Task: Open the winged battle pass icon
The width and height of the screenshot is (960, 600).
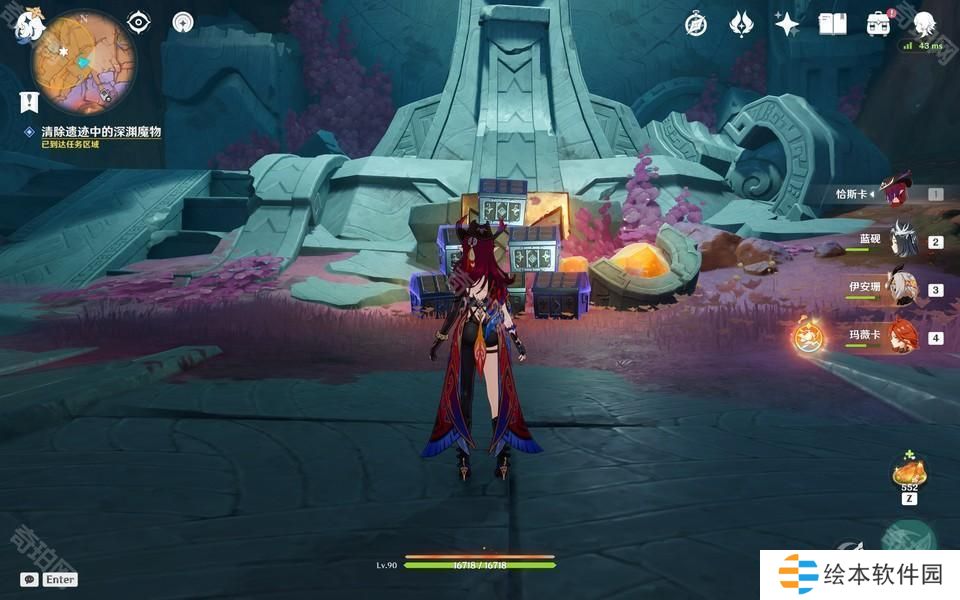Action: click(741, 25)
